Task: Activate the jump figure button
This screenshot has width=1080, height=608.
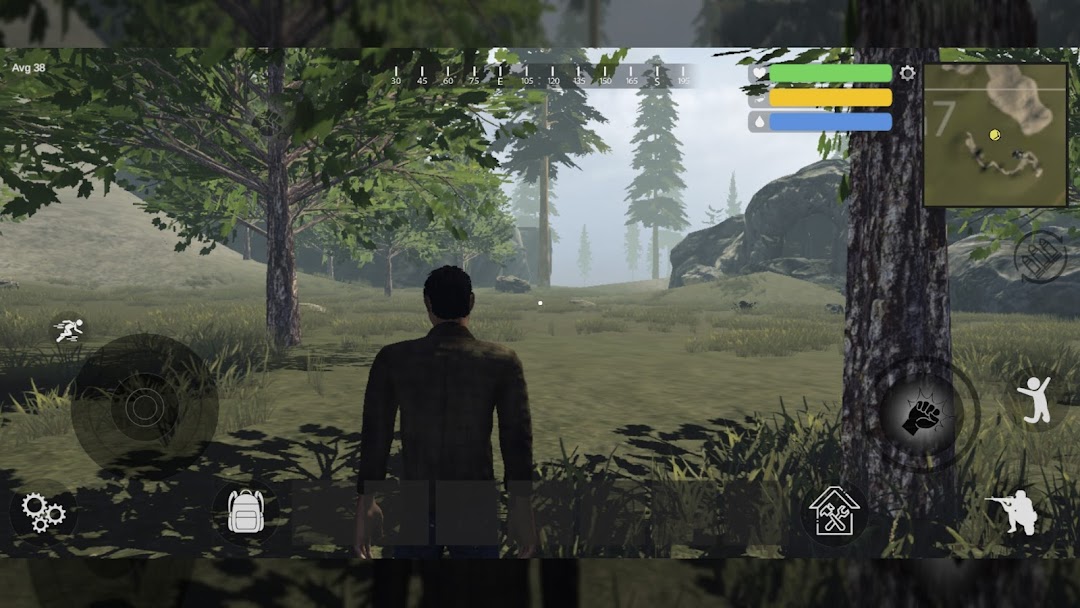Action: [x=1035, y=397]
